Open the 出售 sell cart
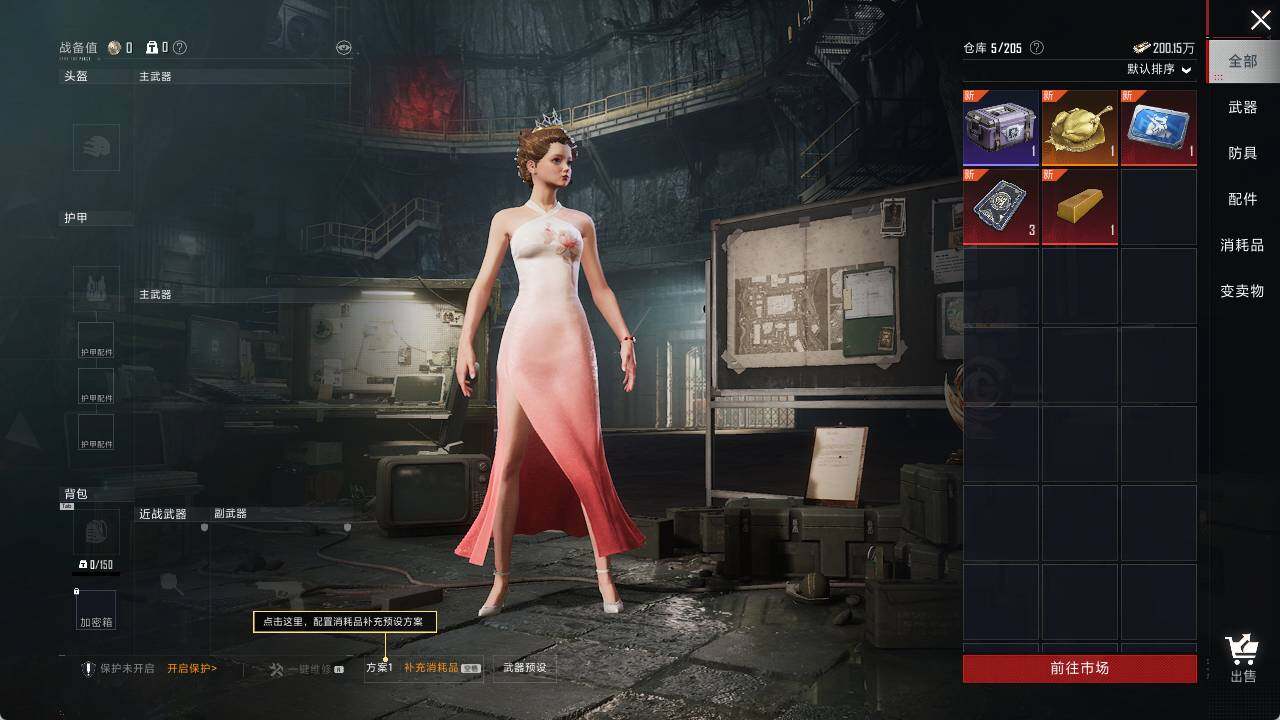The height and width of the screenshot is (720, 1280). tap(1243, 659)
